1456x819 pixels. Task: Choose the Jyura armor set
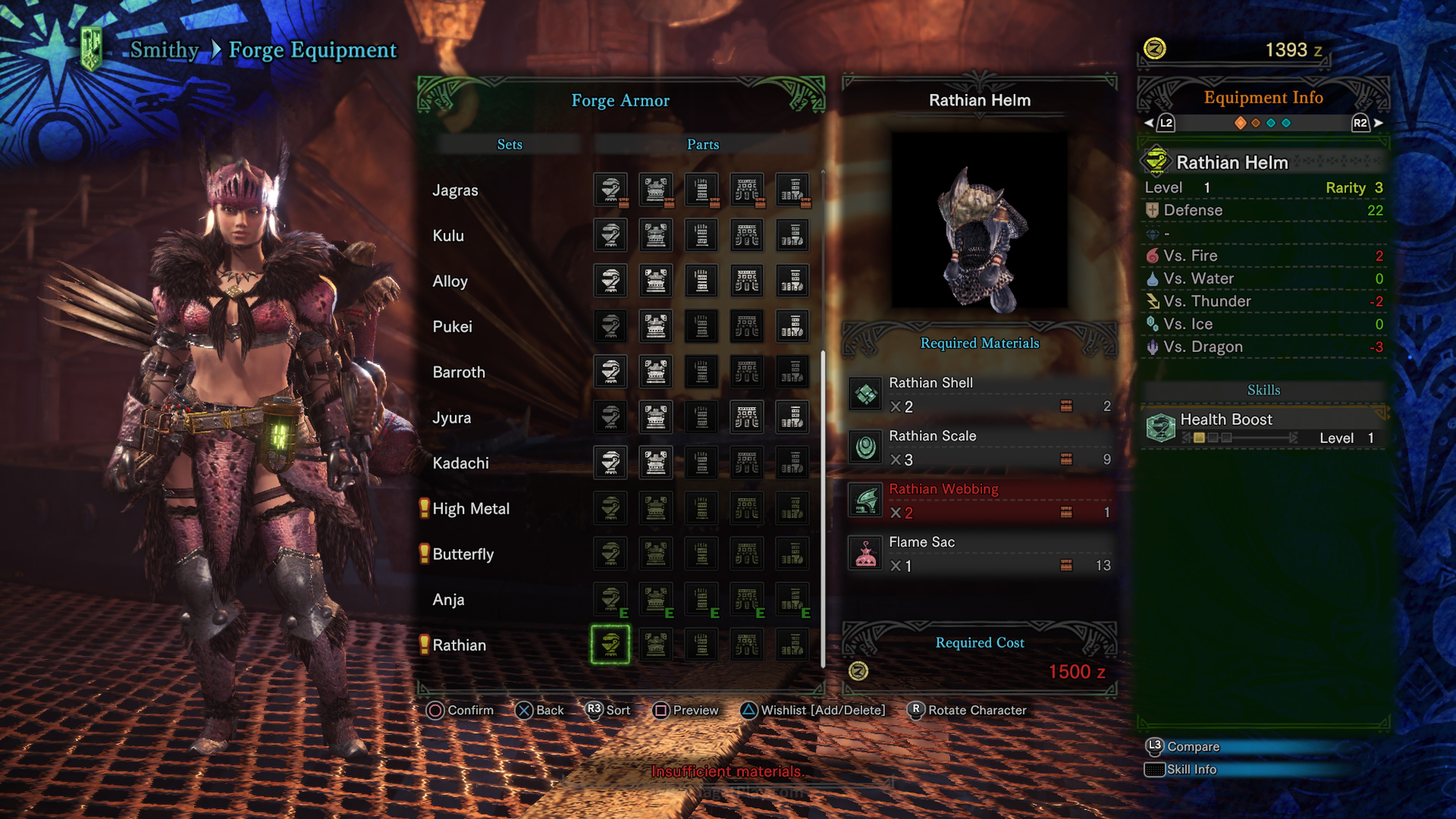point(452,418)
